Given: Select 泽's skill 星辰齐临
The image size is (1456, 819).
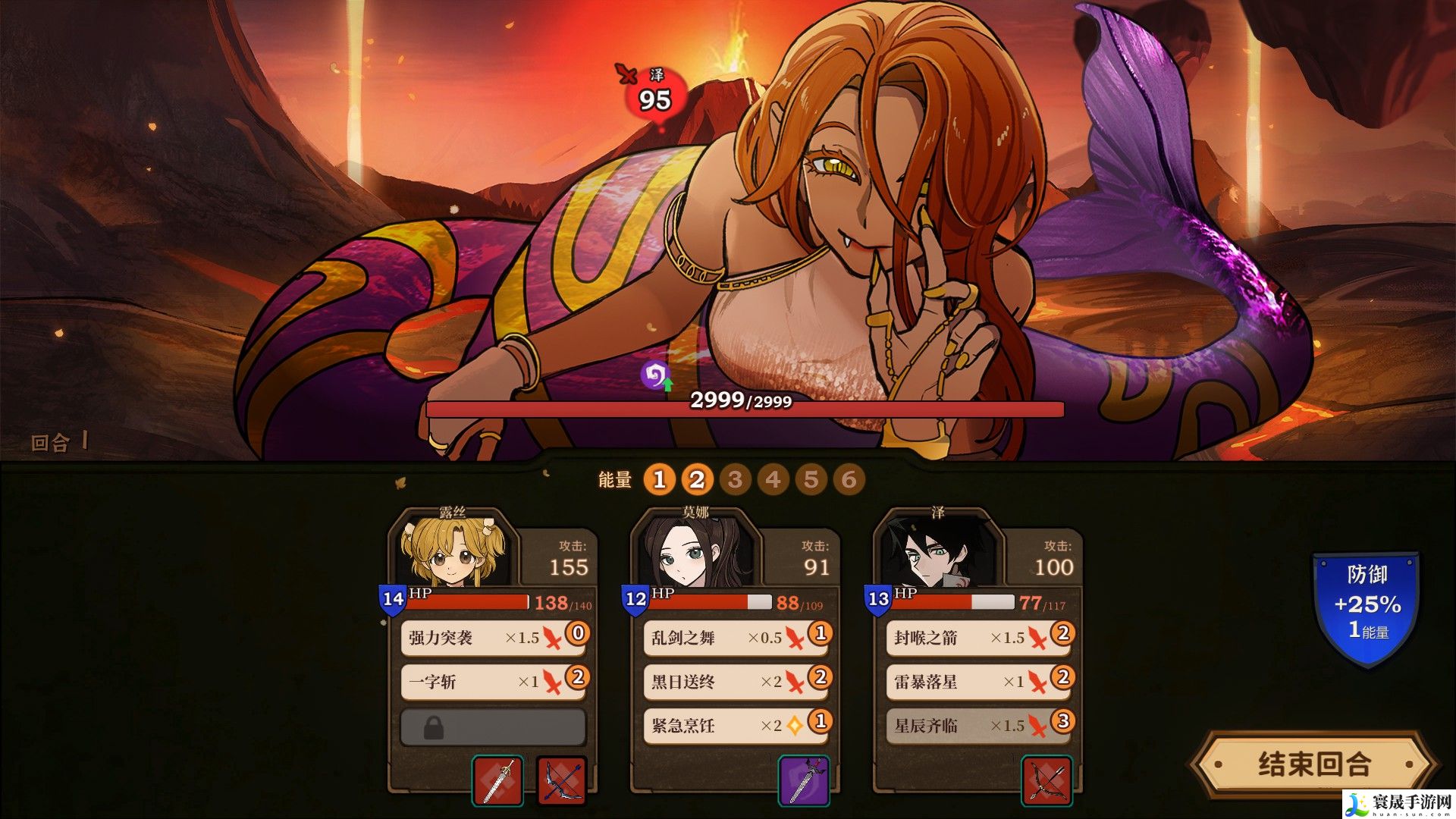Looking at the screenshot, I should (x=978, y=726).
